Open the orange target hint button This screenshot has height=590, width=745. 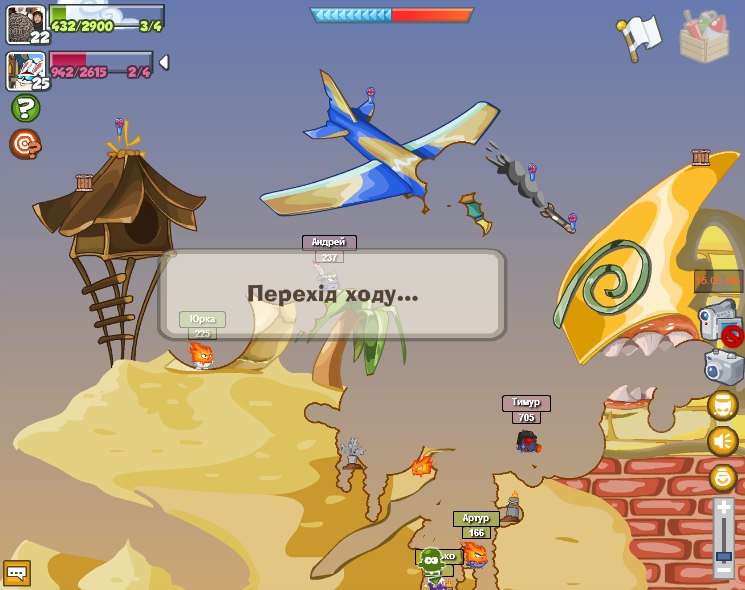(25, 145)
